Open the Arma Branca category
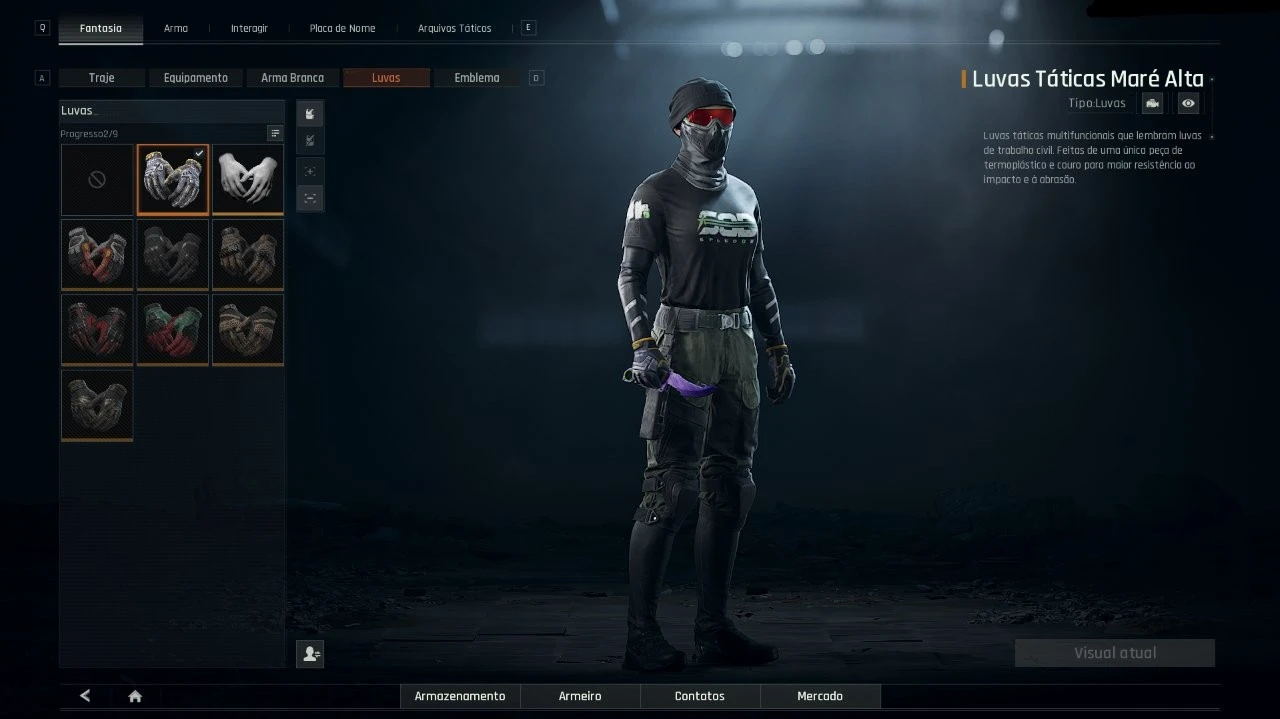Image resolution: width=1280 pixels, height=719 pixels. click(x=292, y=78)
